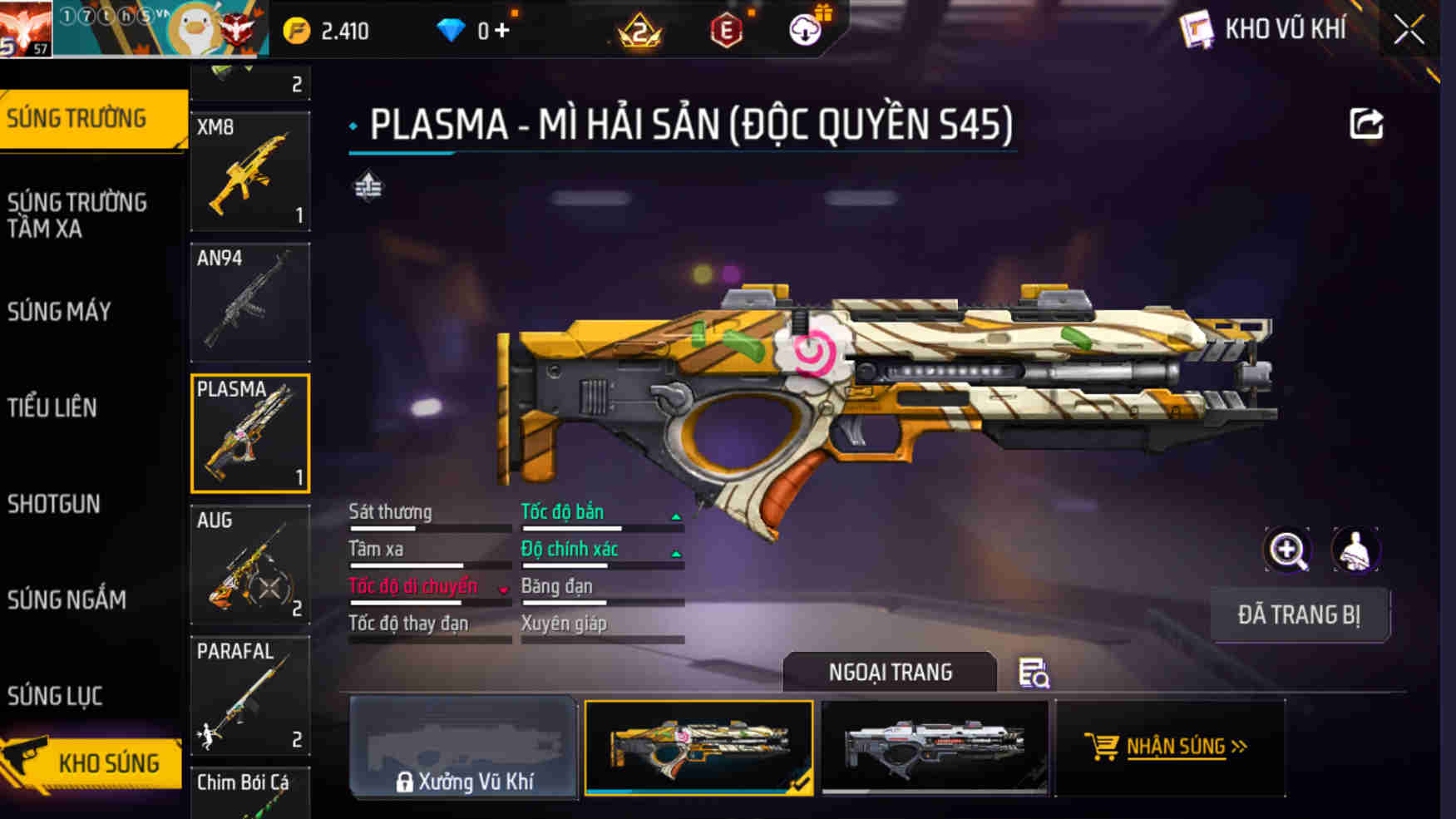
Task: Choose the AN94 weapon tile
Action: 250,303
